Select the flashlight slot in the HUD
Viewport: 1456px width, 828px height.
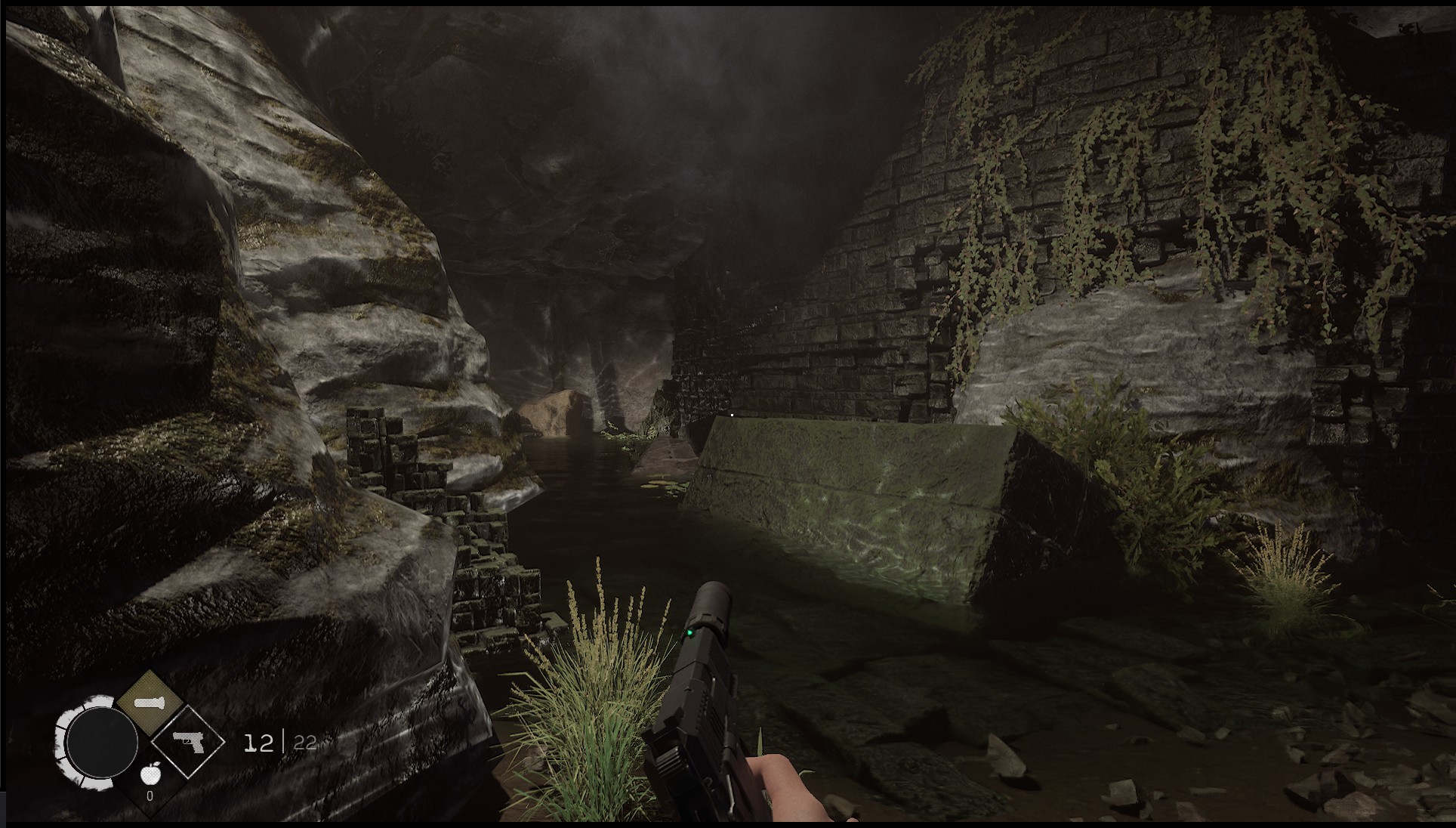pyautogui.click(x=149, y=703)
